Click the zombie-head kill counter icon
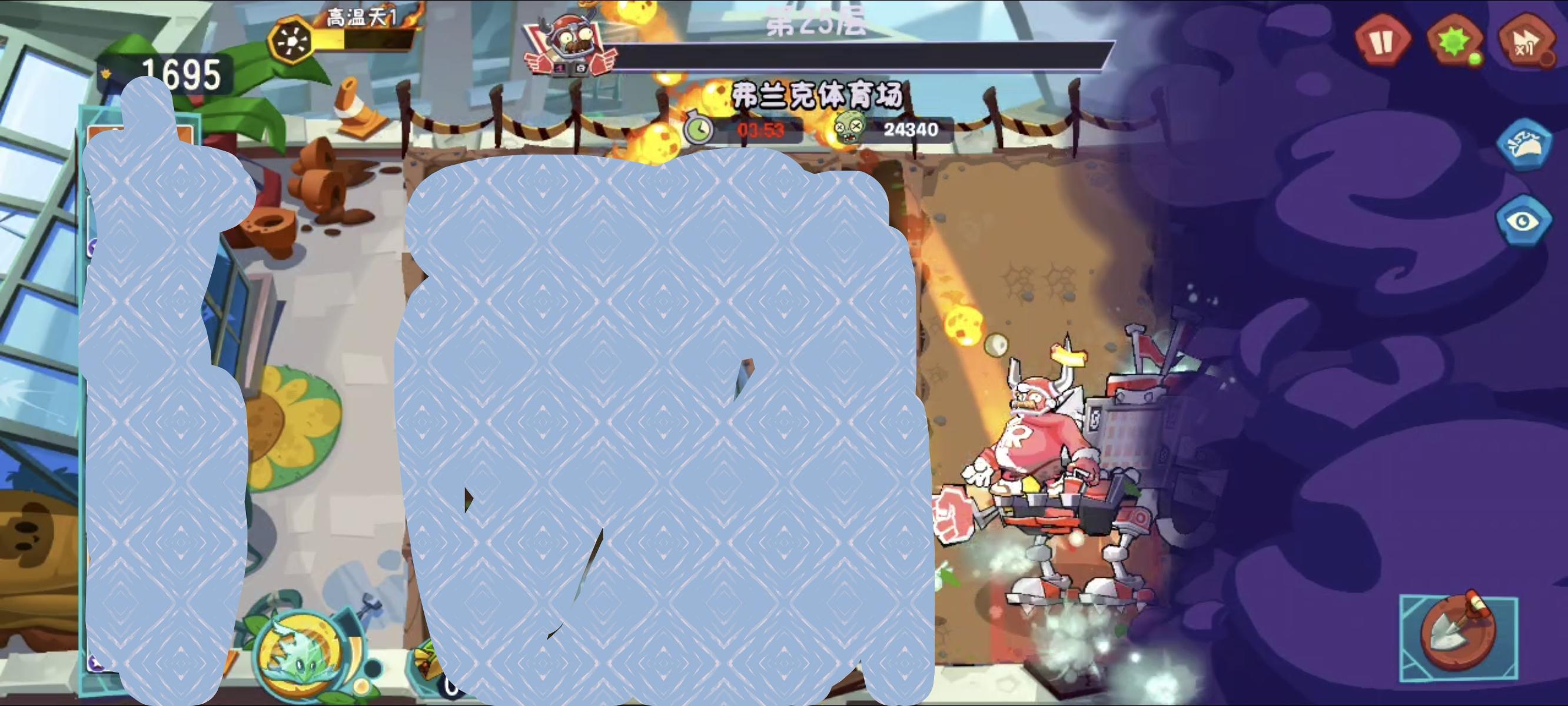The image size is (1568, 706). click(x=850, y=129)
